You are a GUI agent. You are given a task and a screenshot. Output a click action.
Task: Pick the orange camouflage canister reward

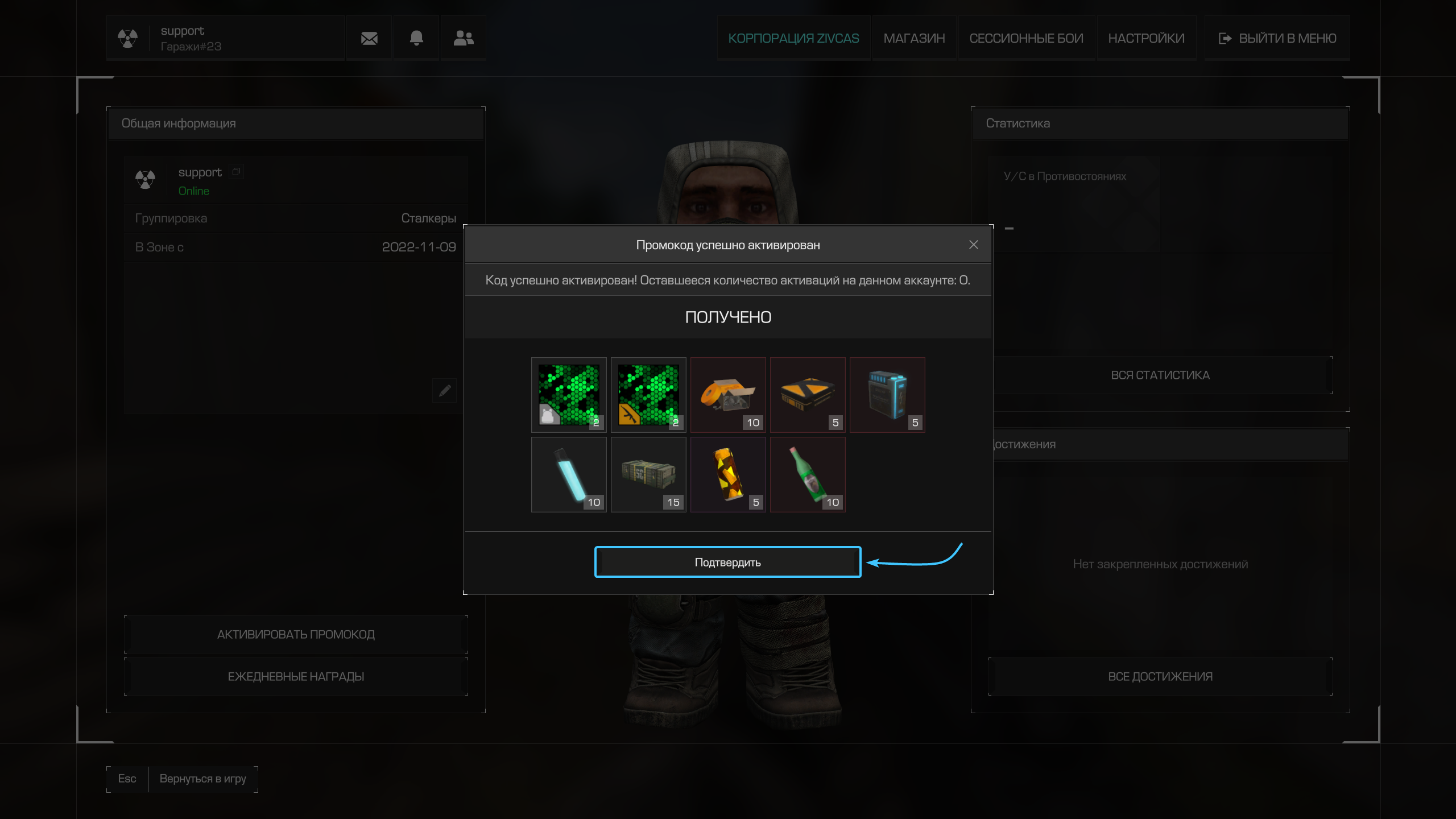[727, 474]
